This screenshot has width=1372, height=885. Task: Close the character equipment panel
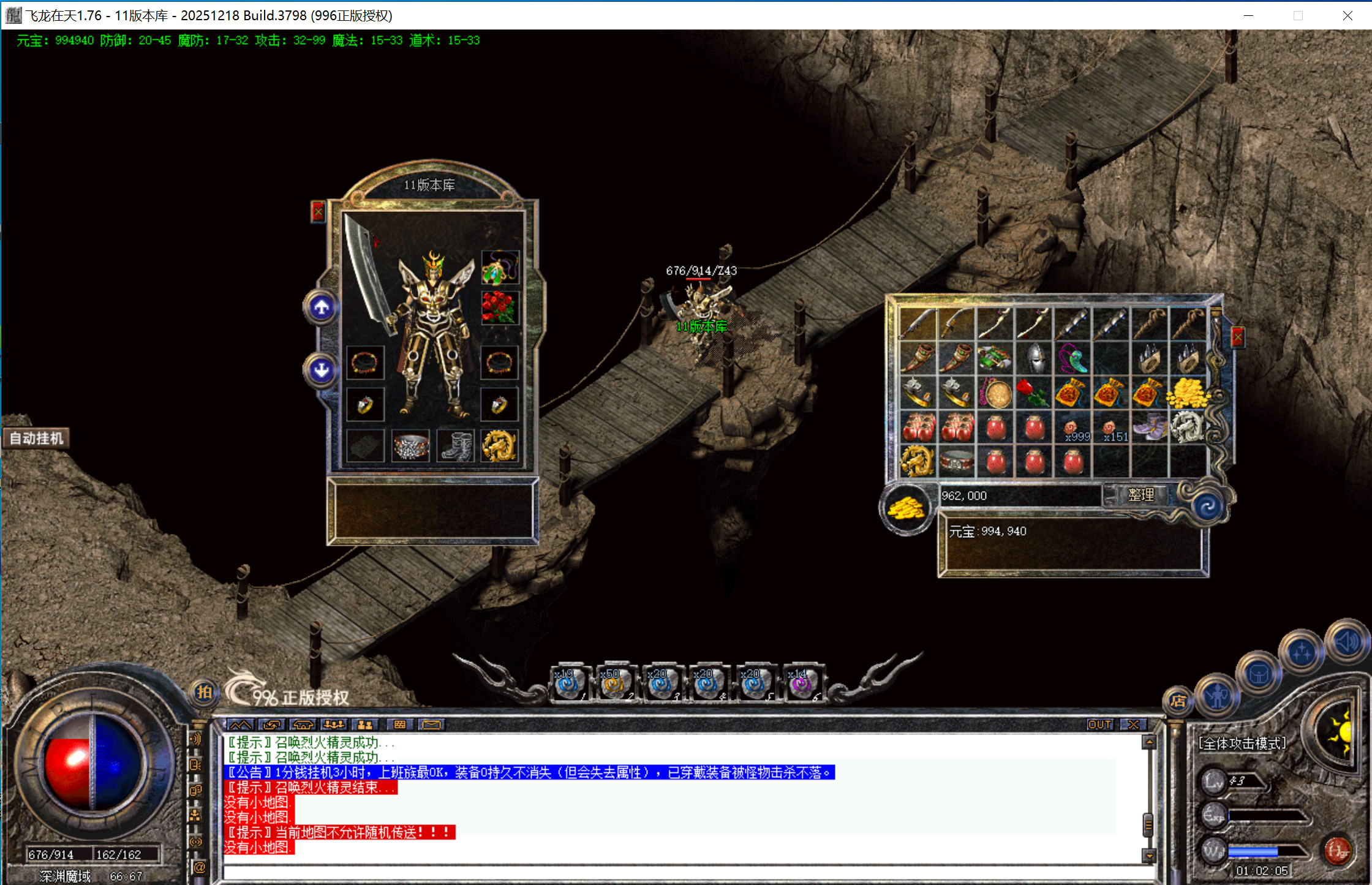pyautogui.click(x=318, y=212)
